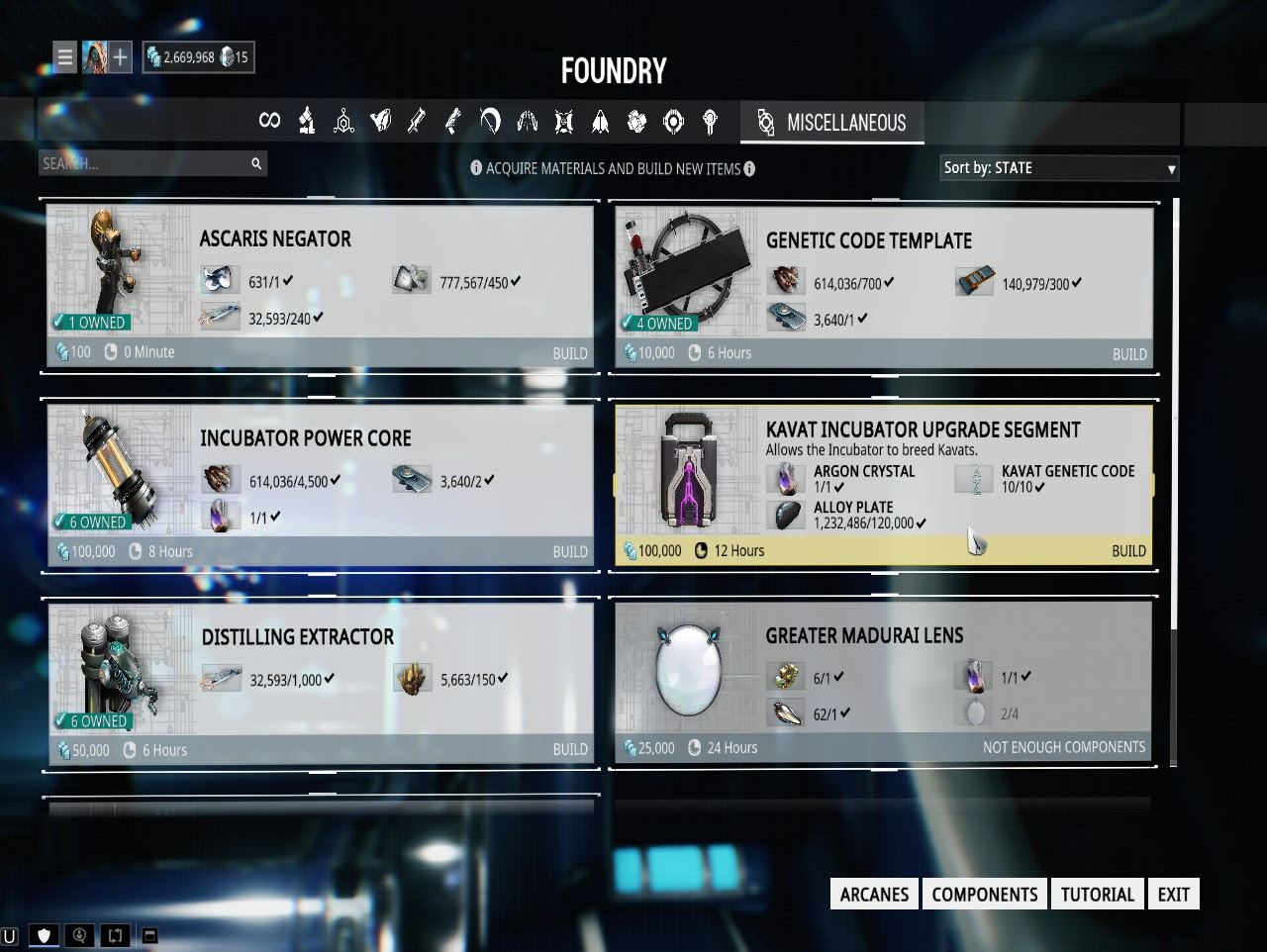1267x952 pixels.
Task: Open the Components list
Action: [984, 895]
